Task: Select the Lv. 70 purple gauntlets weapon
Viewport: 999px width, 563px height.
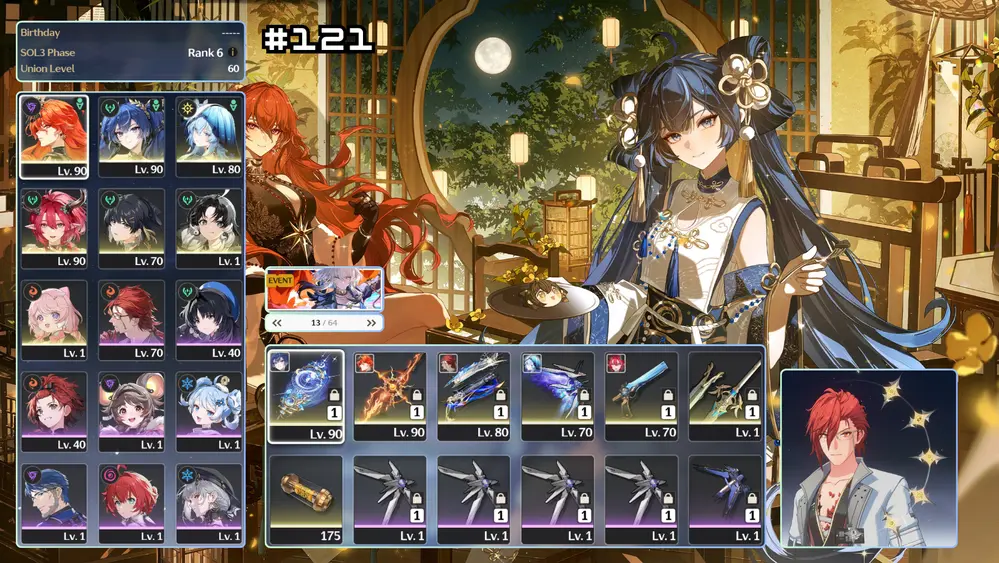Action: tap(557, 396)
